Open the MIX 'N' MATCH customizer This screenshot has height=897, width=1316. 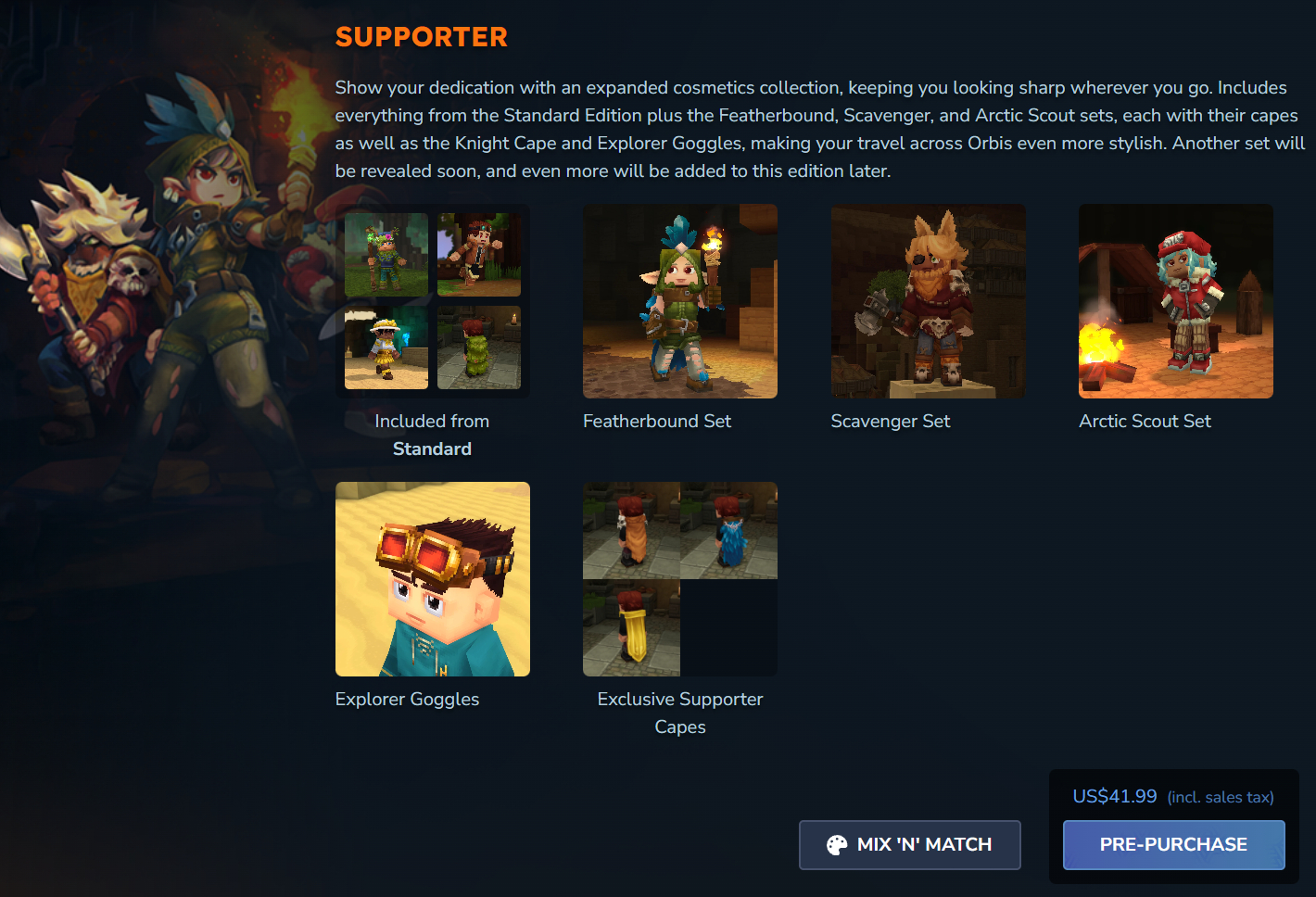(909, 844)
